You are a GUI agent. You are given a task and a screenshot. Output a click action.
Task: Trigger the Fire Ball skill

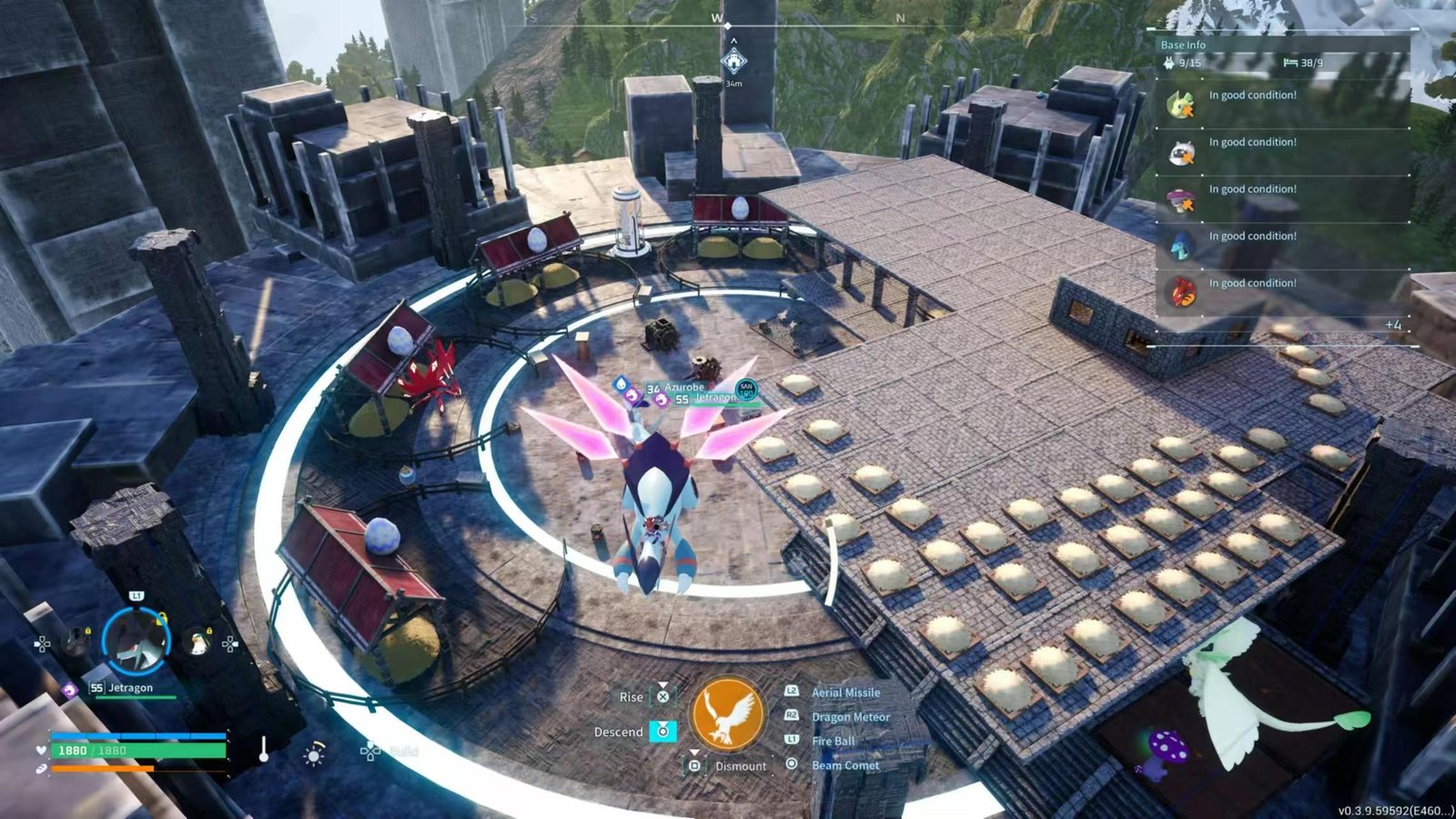(833, 741)
